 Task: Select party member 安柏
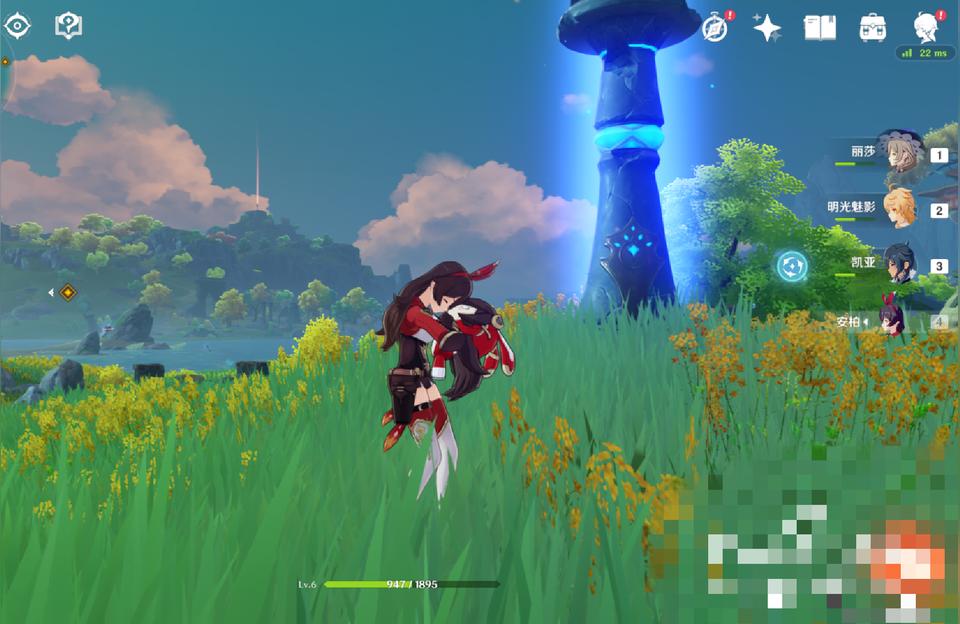pos(896,320)
